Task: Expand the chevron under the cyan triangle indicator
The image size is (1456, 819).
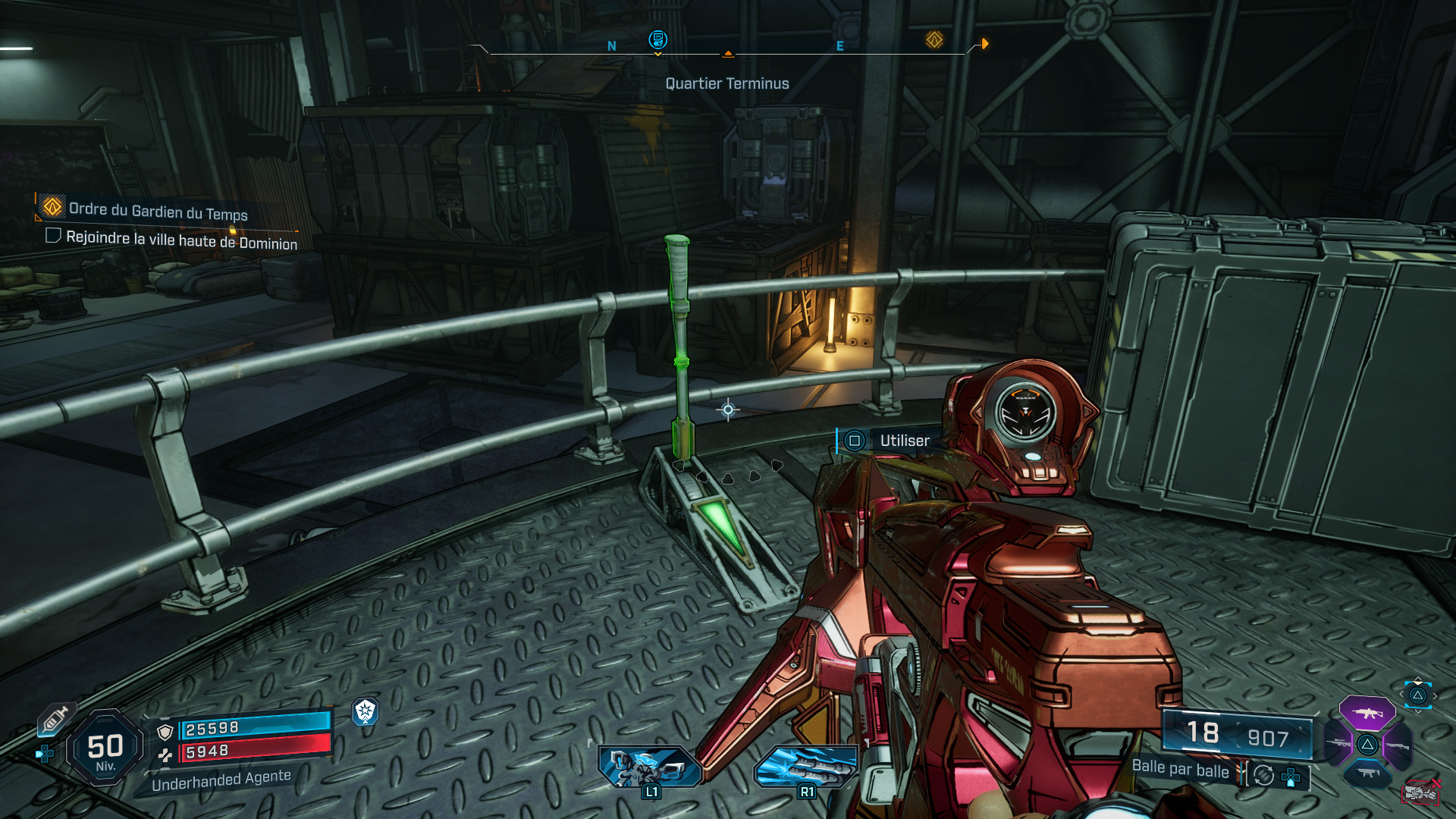Action: point(1418,713)
